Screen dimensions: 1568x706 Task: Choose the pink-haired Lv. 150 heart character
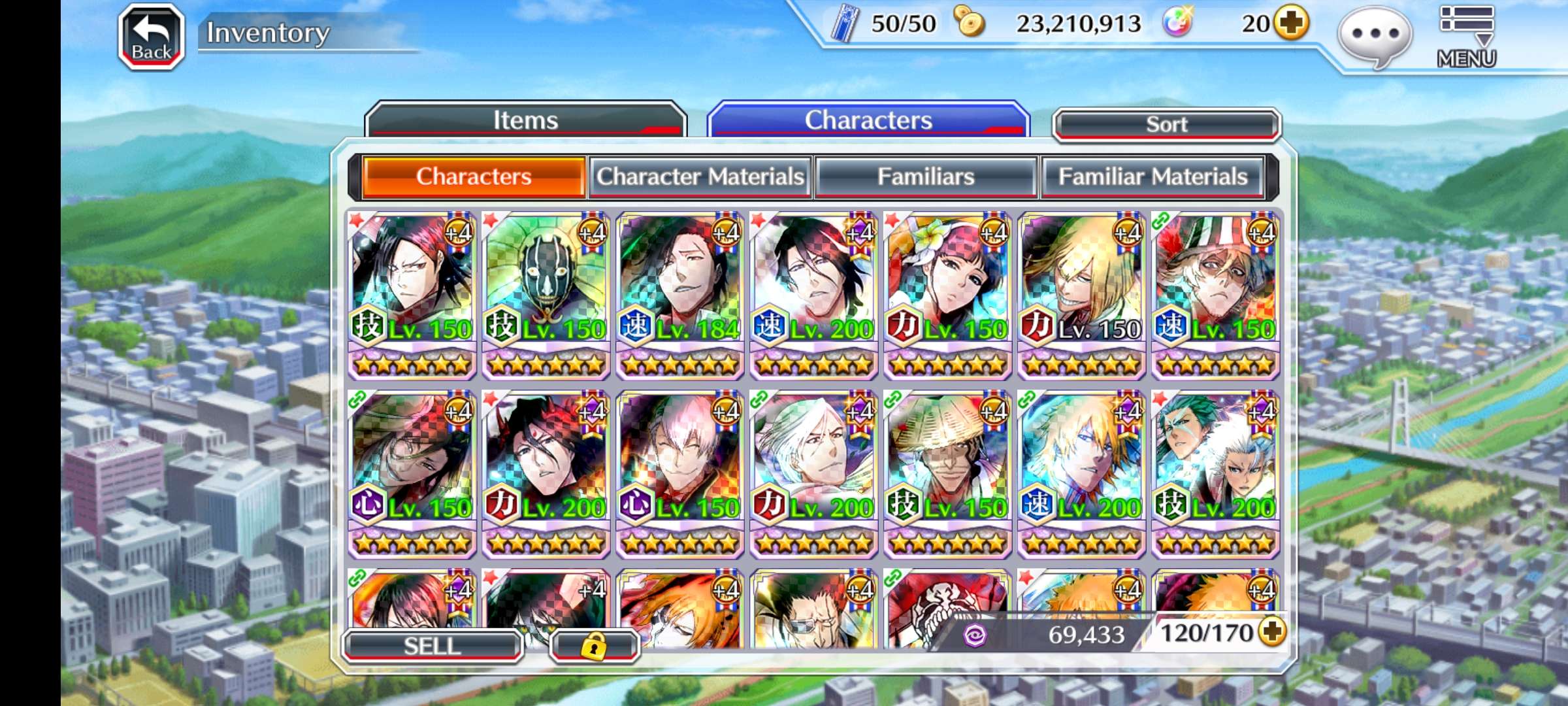(680, 473)
